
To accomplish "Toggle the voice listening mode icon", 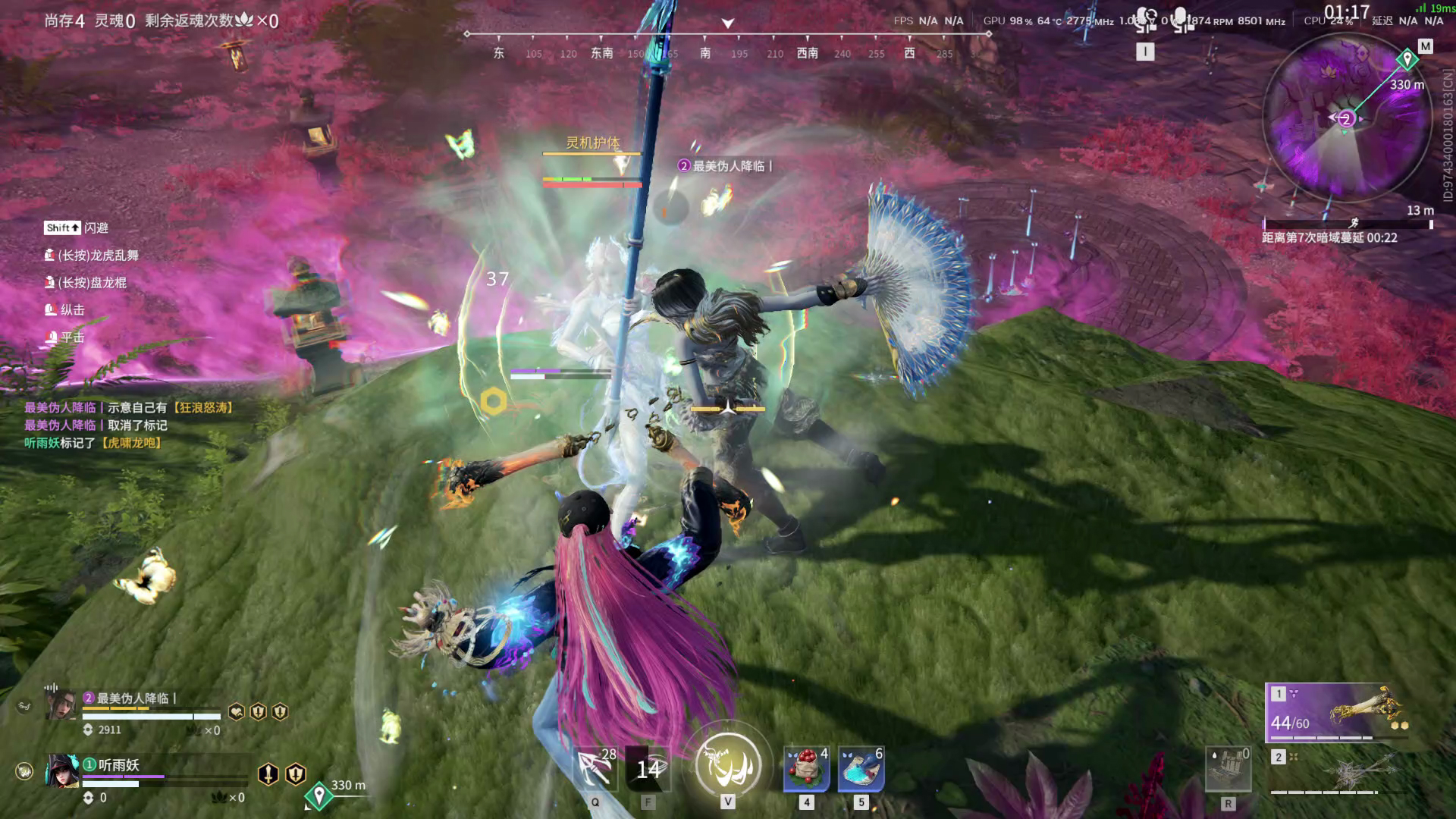I will 1146,20.
